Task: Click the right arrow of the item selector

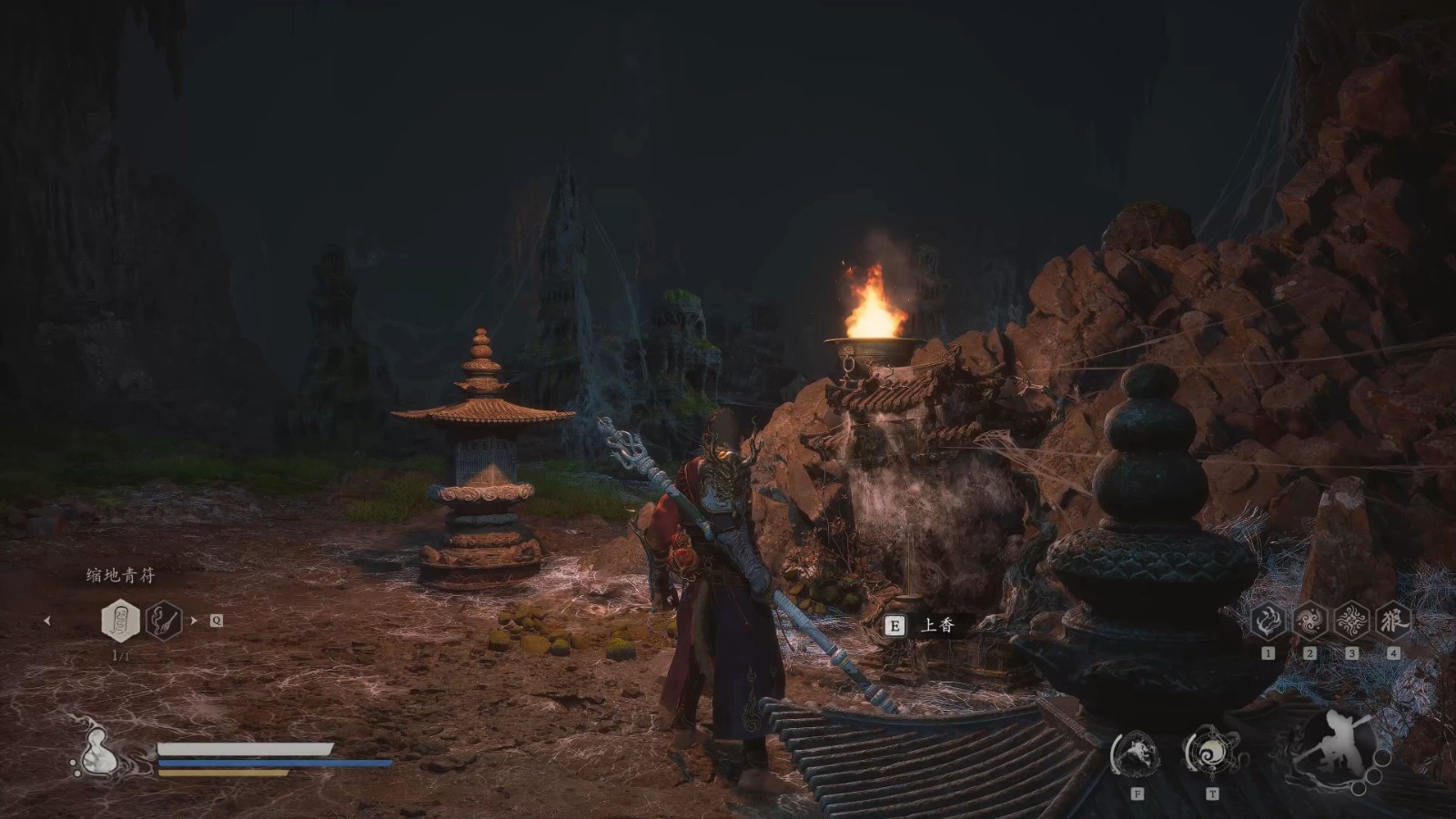Action: 193,621
